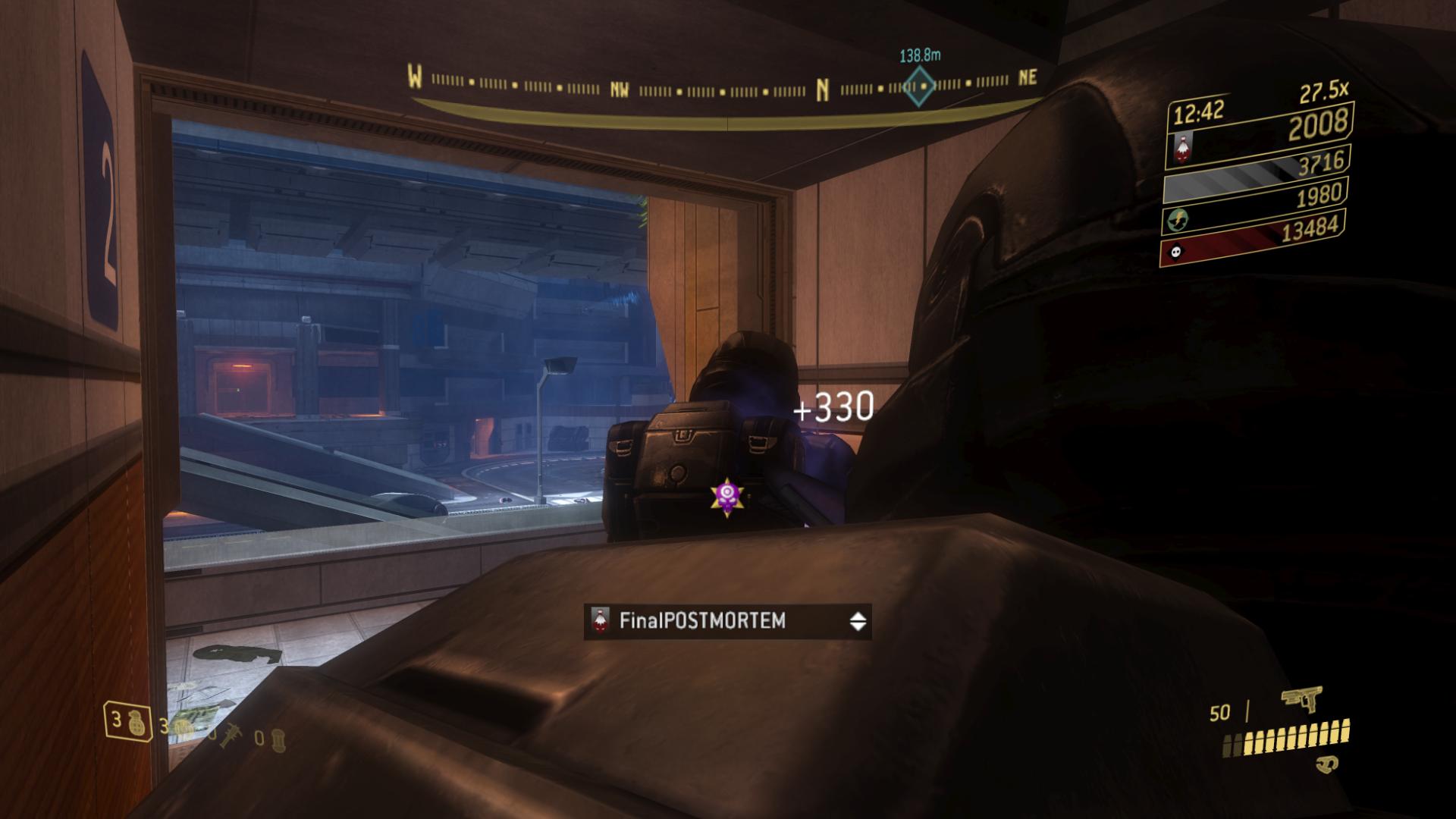Click the purple skull medal icon
The height and width of the screenshot is (819, 1456).
click(726, 497)
